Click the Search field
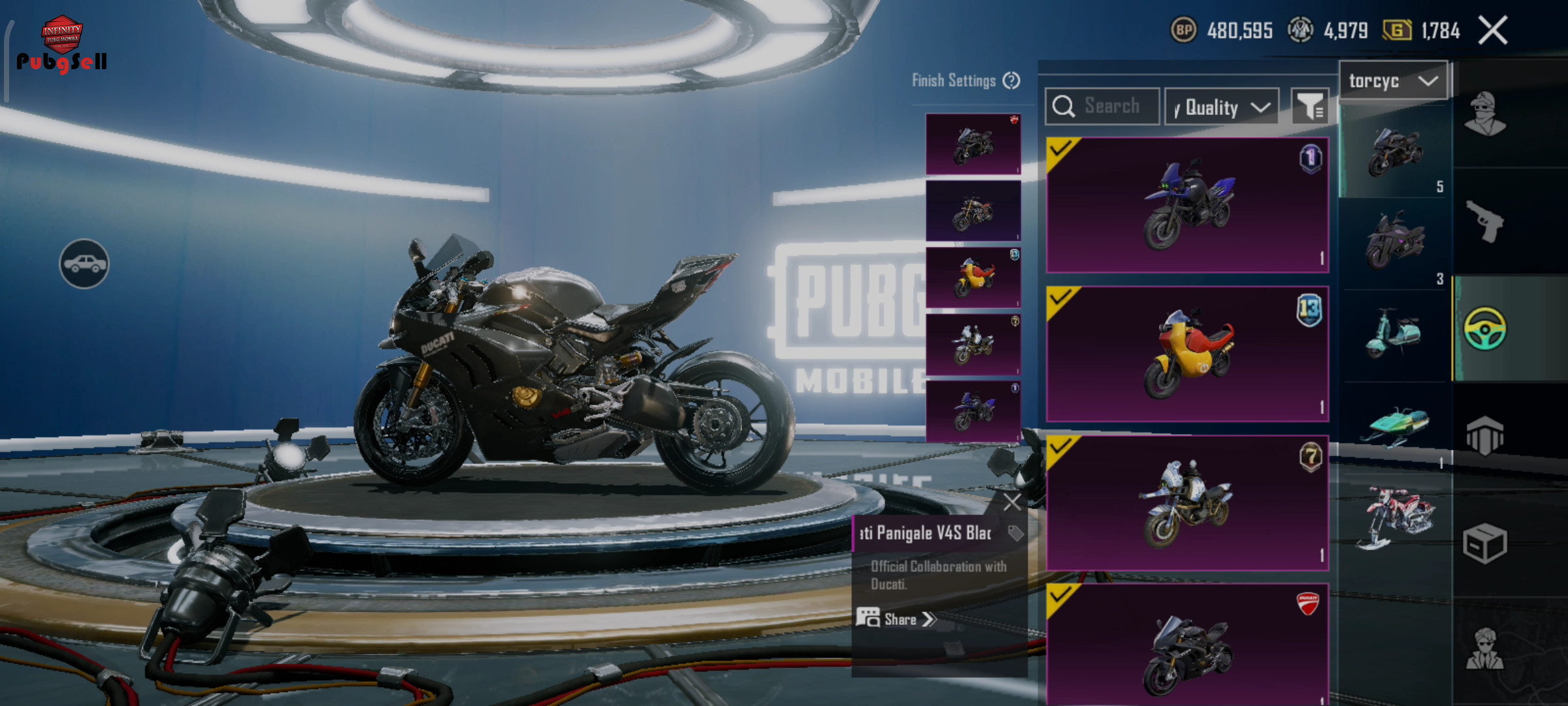 point(1103,106)
